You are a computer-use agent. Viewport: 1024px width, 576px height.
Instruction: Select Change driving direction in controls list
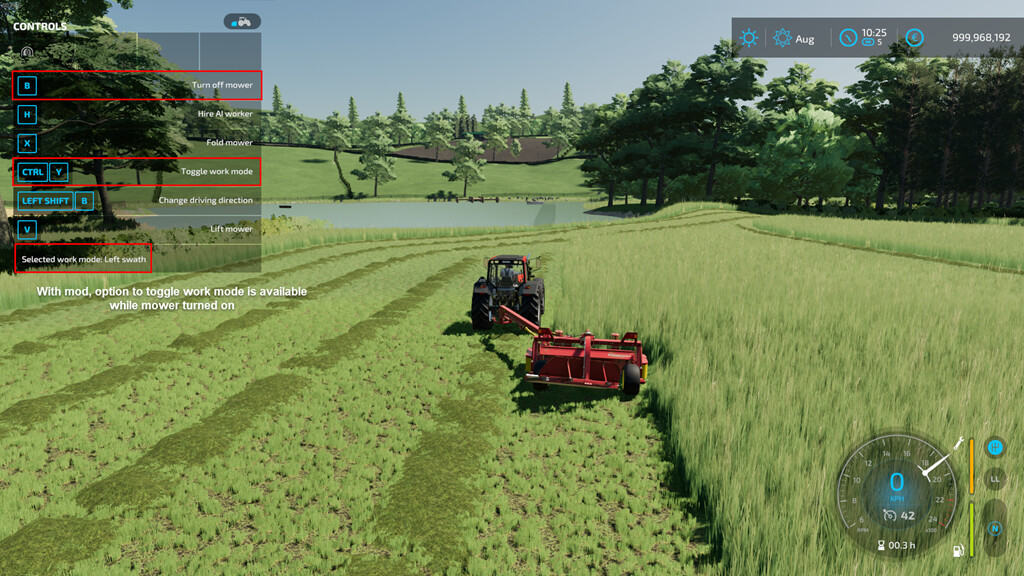[137, 200]
